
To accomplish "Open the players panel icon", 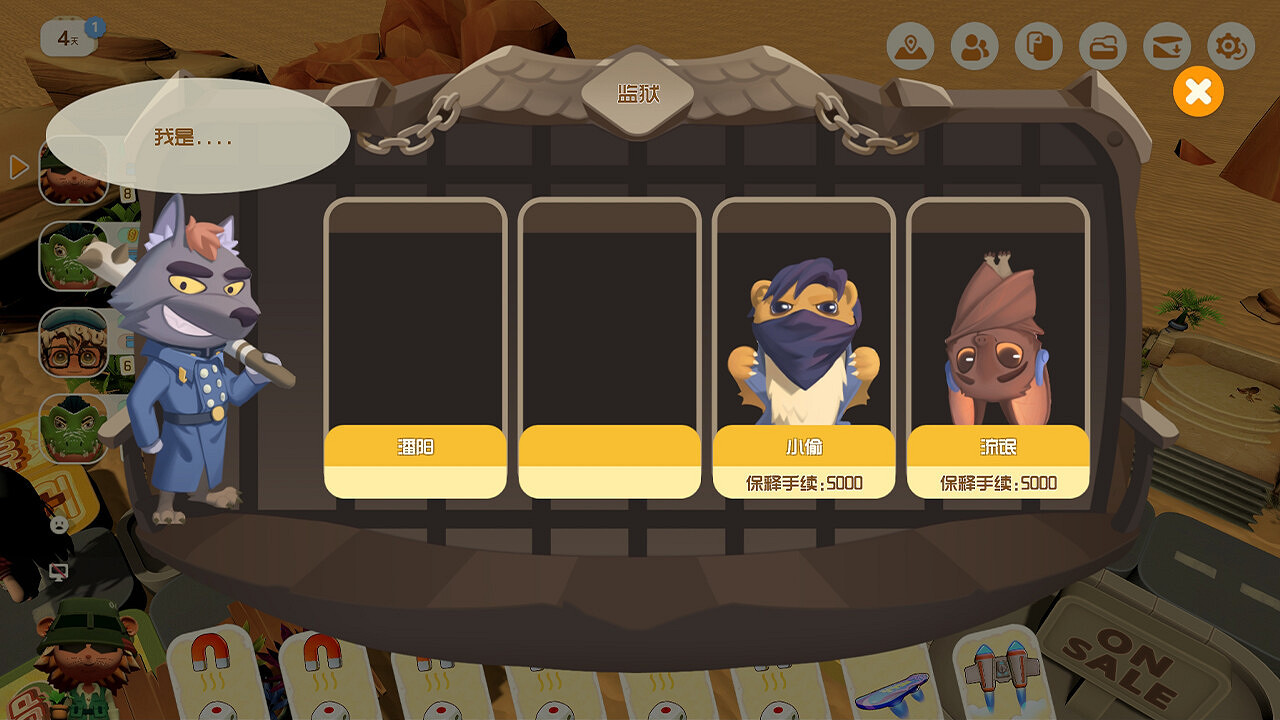I will tap(975, 45).
